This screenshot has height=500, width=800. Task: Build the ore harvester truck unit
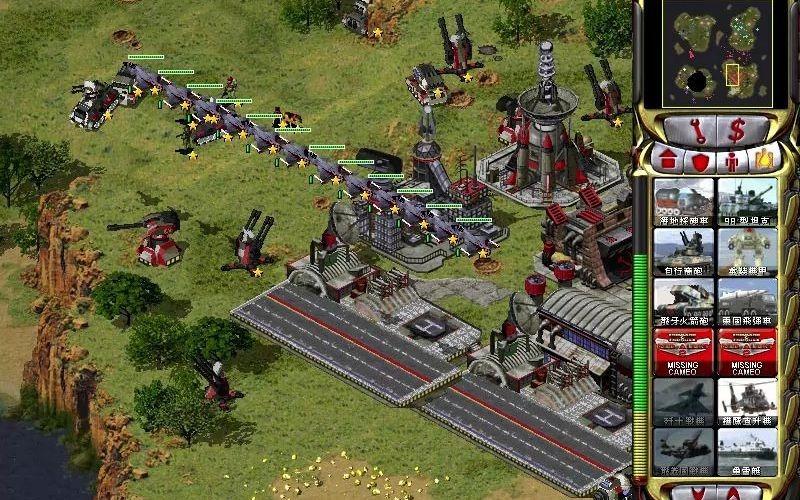[683, 201]
